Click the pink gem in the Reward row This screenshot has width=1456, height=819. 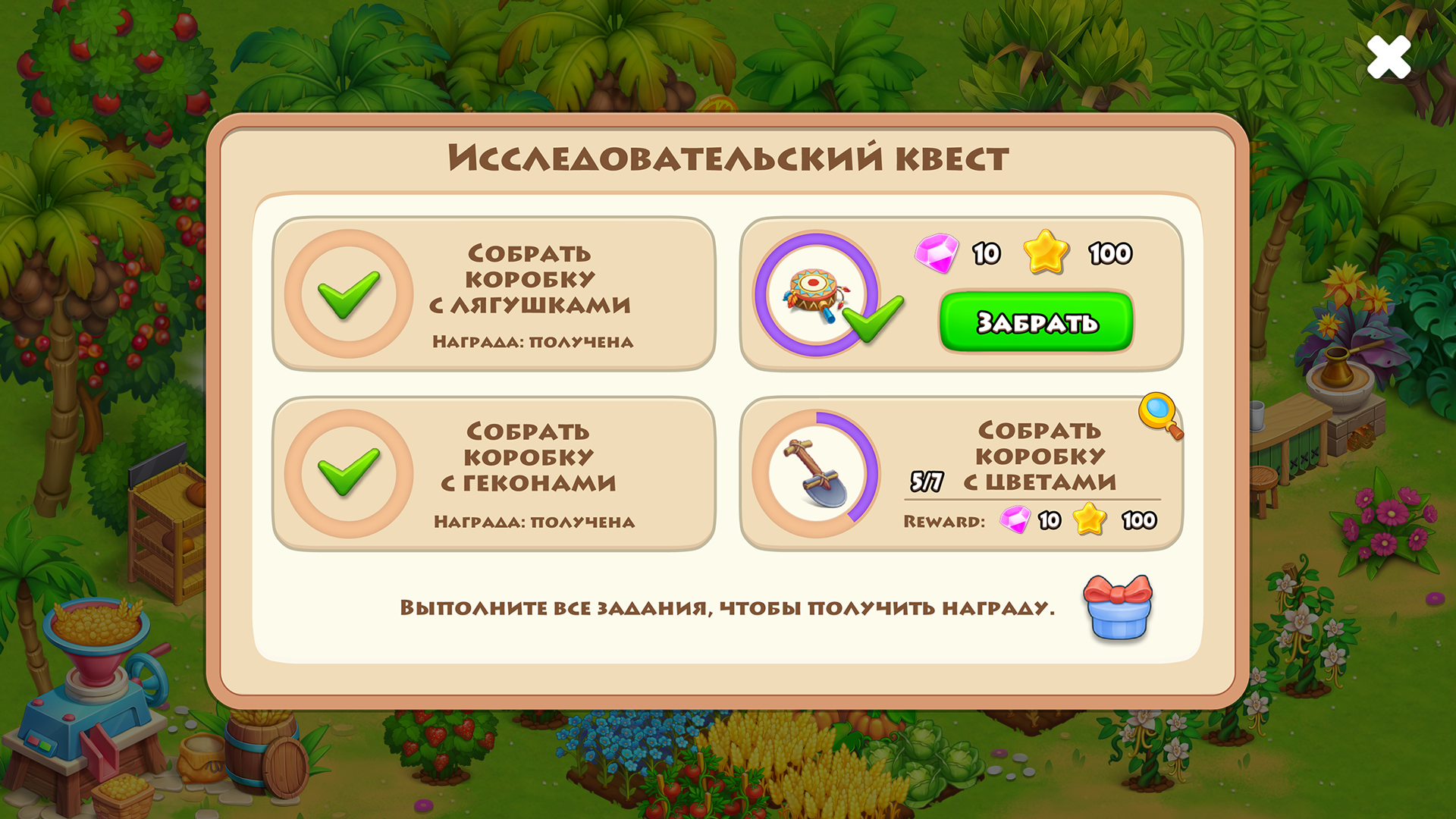pos(1016,520)
